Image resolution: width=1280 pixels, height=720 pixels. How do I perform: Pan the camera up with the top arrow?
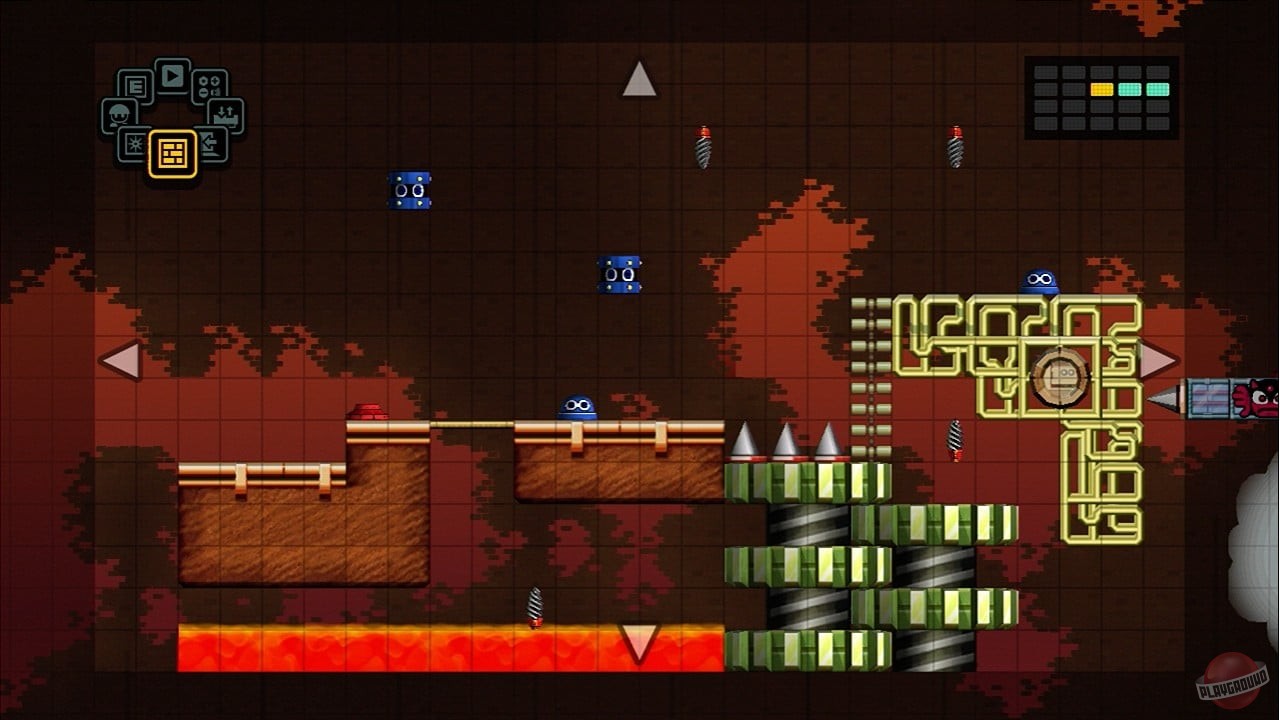pyautogui.click(x=638, y=78)
